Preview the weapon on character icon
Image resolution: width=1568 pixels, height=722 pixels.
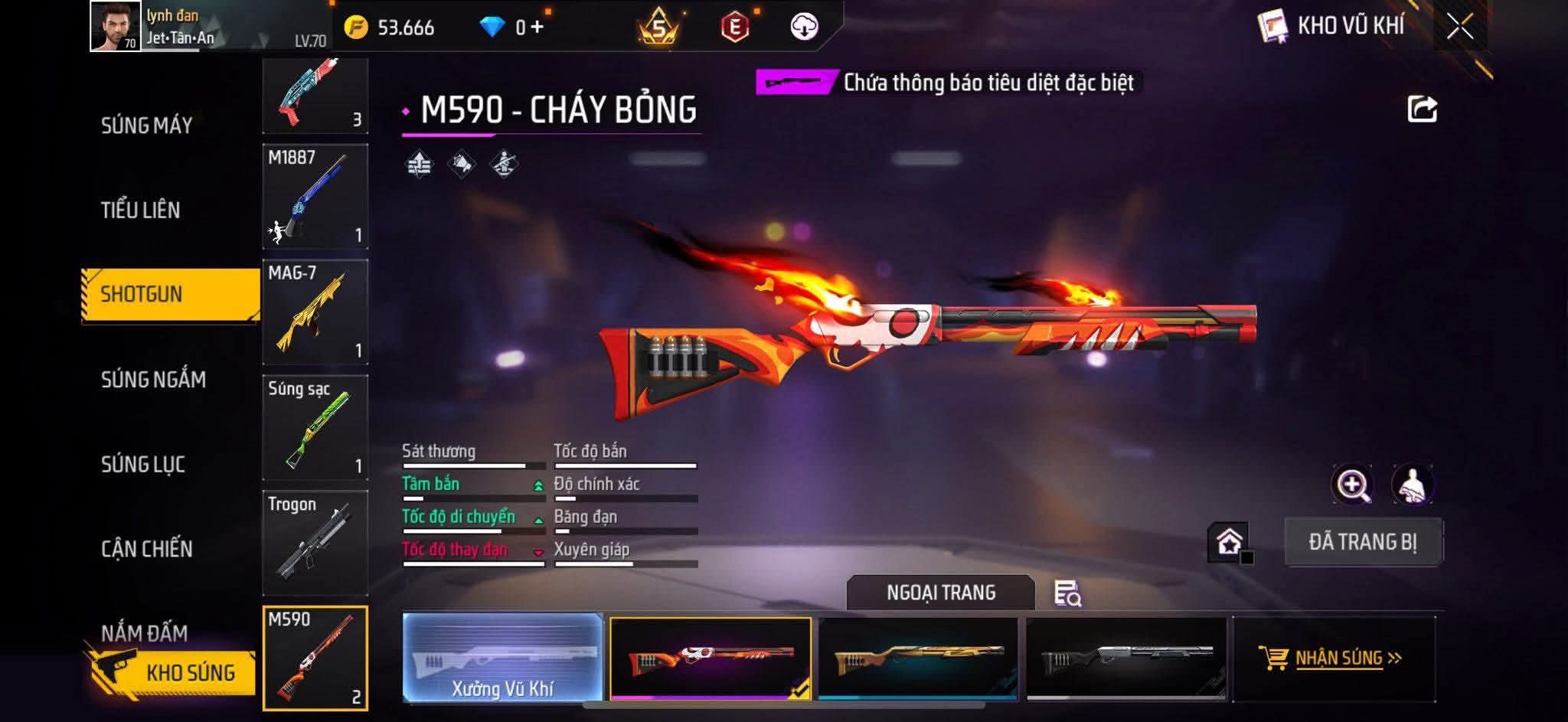coord(1412,485)
